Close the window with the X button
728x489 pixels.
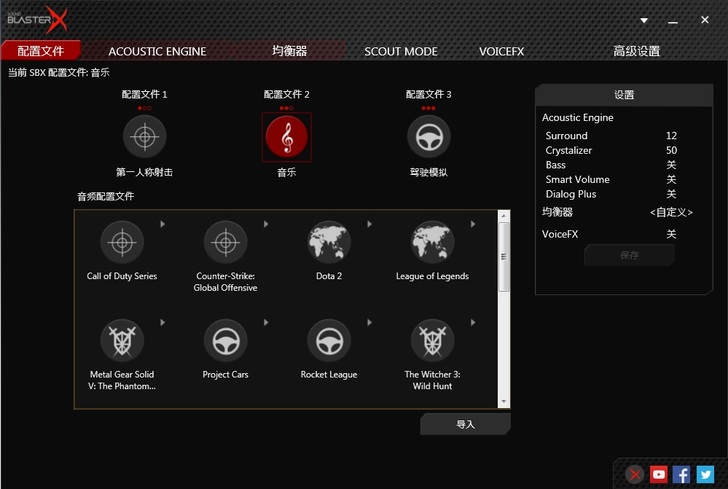[706, 18]
